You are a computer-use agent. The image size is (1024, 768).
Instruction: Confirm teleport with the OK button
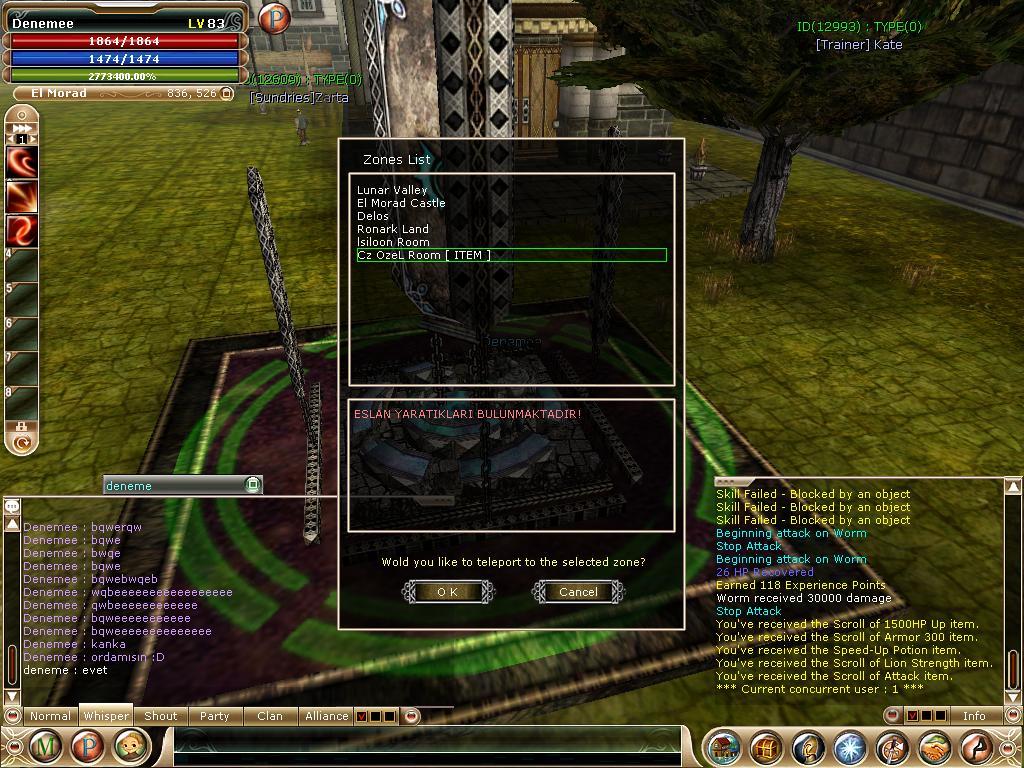pos(448,592)
